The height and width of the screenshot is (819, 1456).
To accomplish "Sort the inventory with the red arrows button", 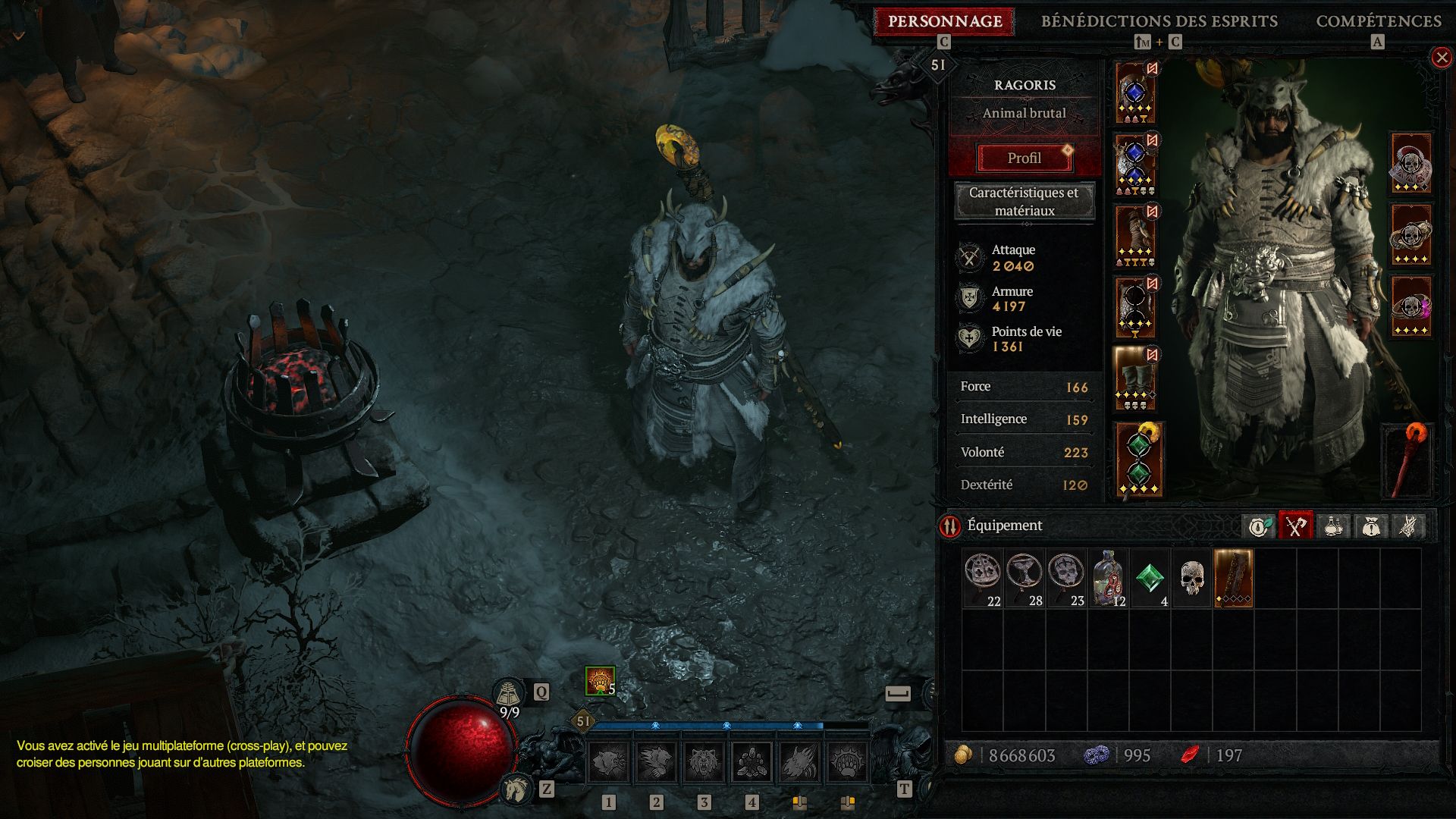I will point(949,526).
